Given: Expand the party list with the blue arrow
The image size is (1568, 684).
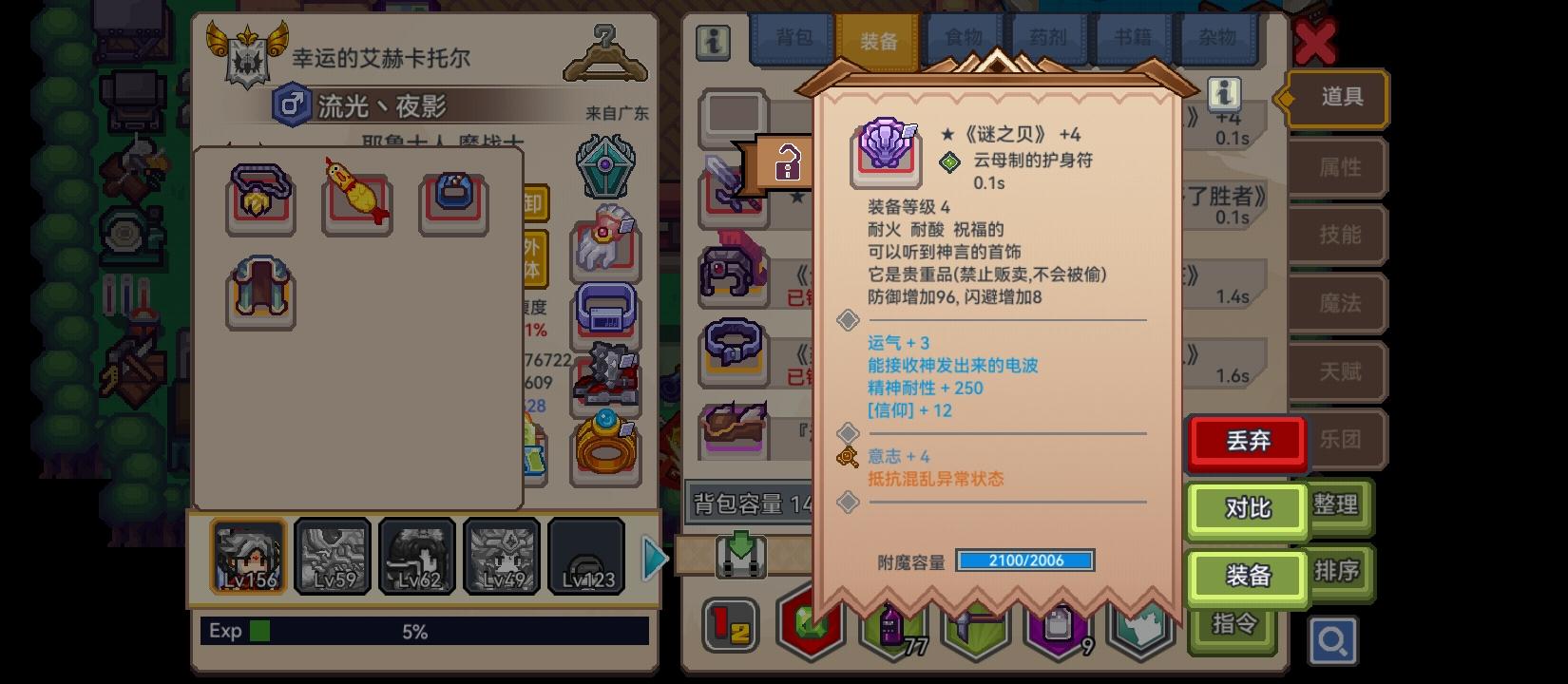Looking at the screenshot, I should coord(655,558).
